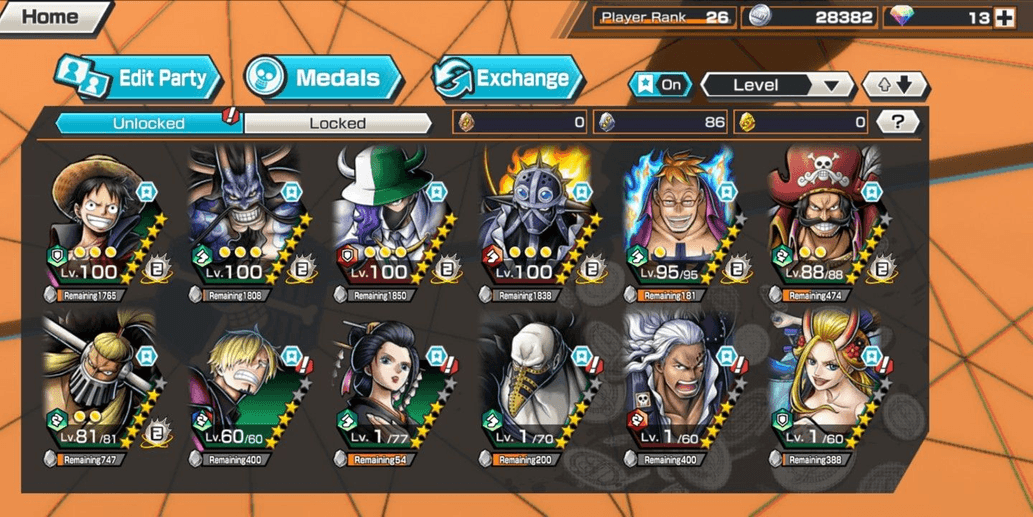Add rainbow diamonds with the plus button

(x=1004, y=17)
